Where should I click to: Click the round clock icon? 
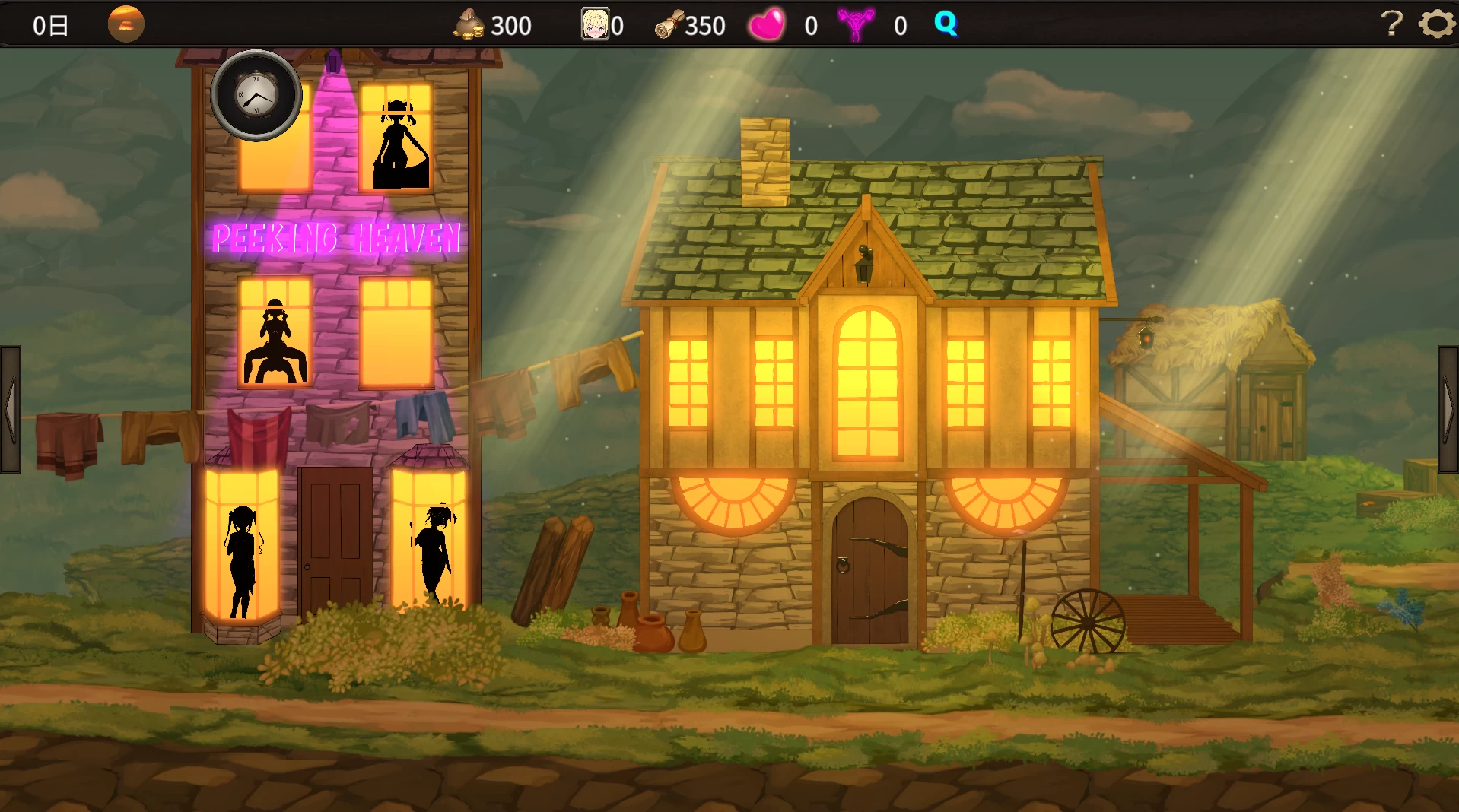[x=256, y=96]
